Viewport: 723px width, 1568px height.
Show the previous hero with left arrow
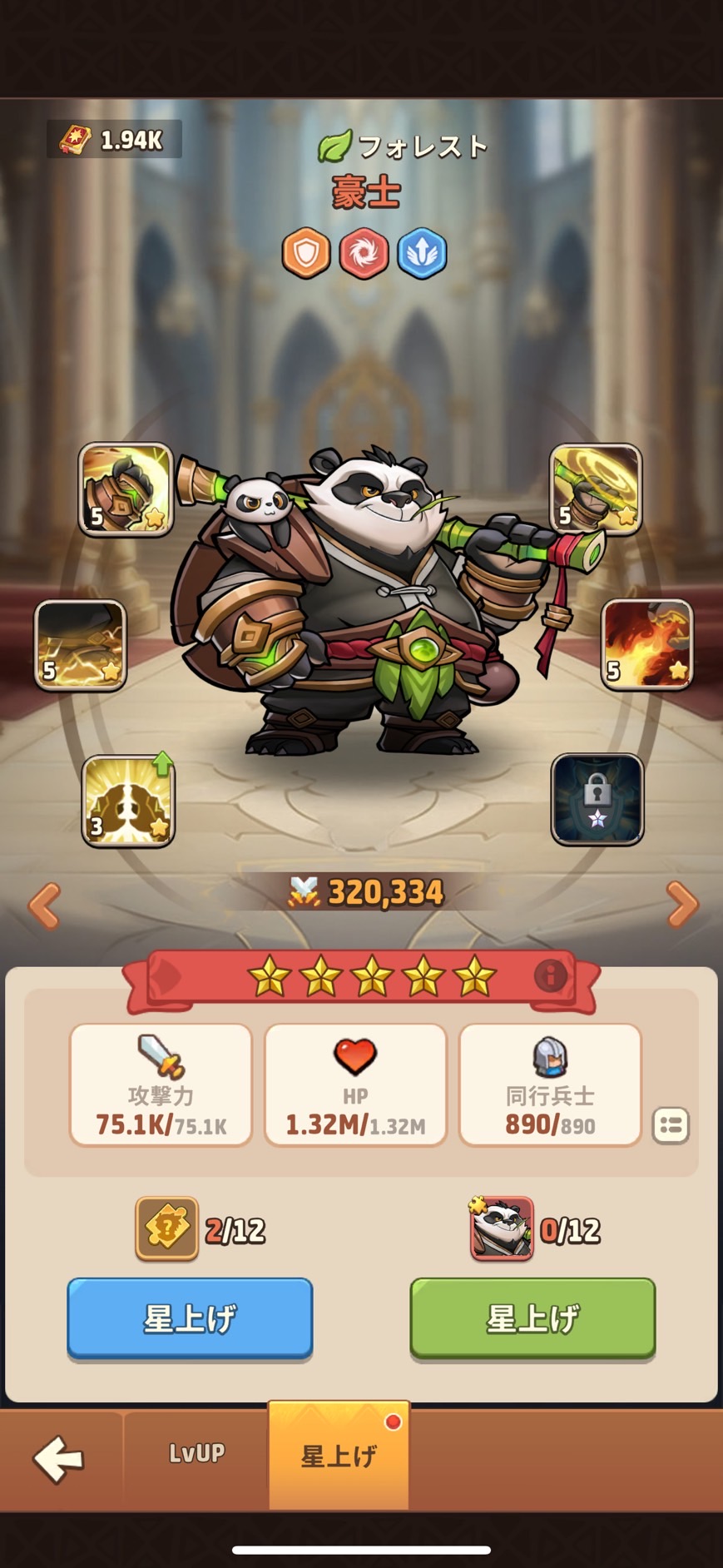pyautogui.click(x=44, y=904)
